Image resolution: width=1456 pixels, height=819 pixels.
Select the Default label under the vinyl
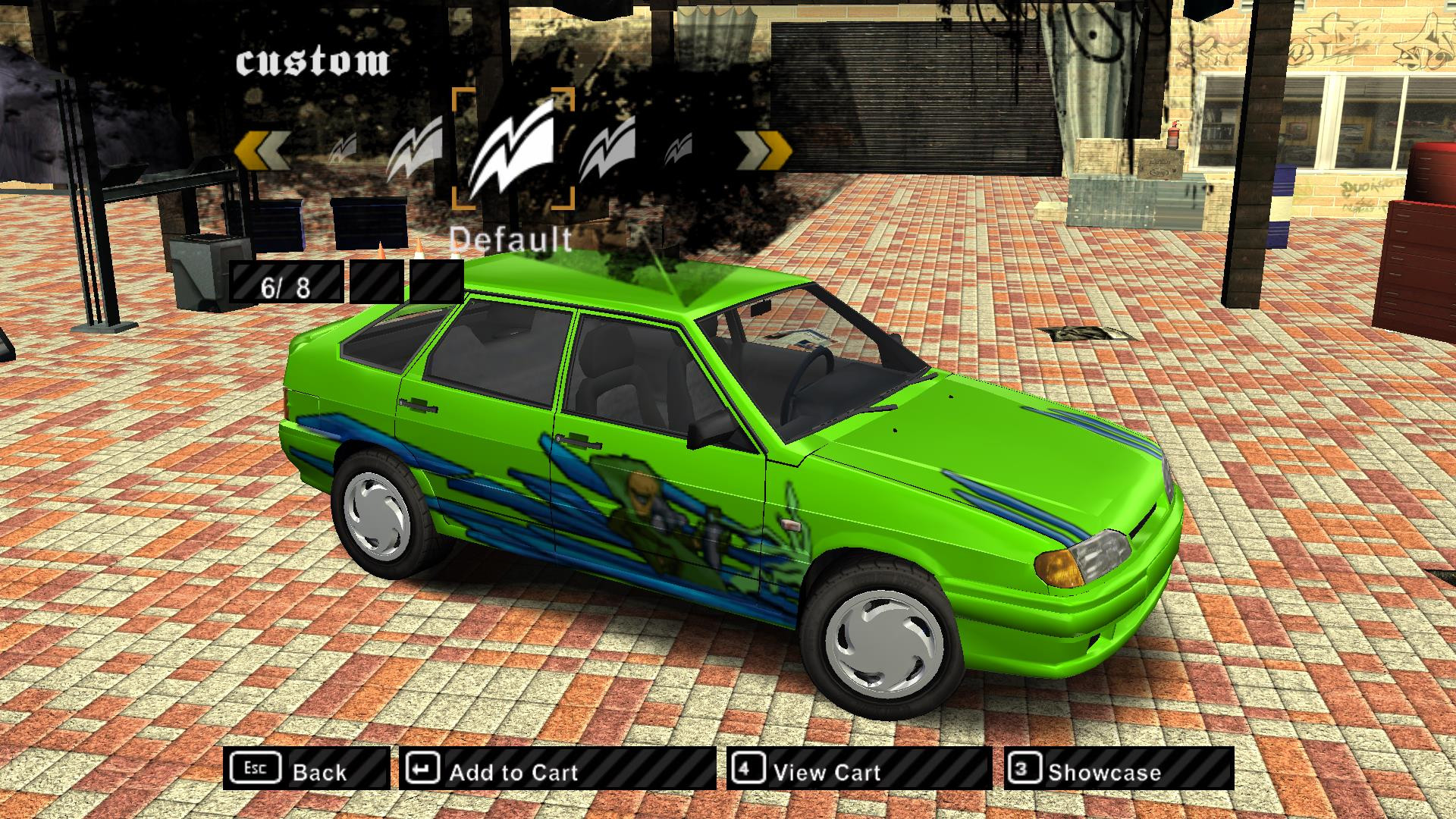pos(511,240)
